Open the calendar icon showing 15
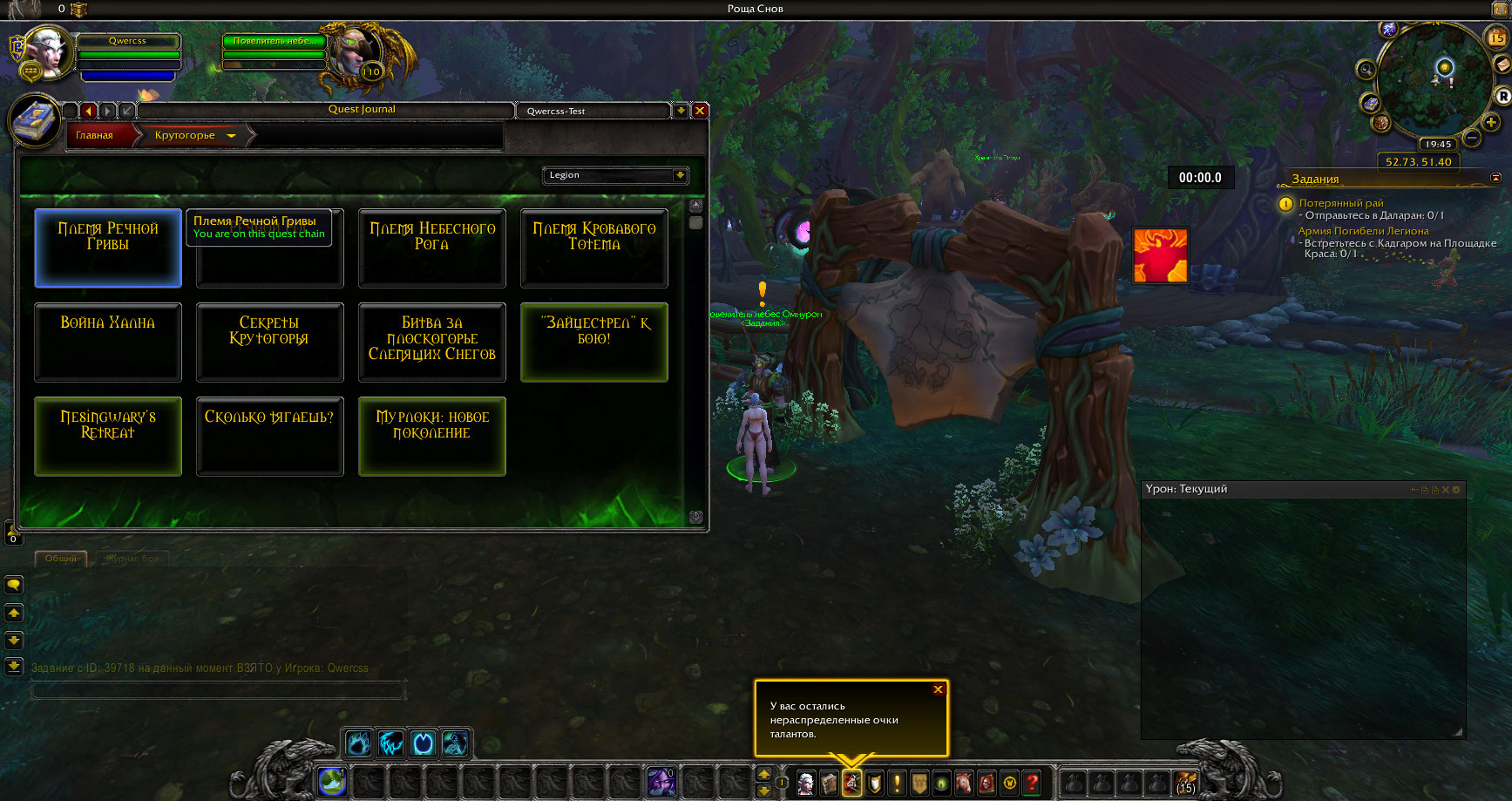Screen dimensions: 1512x801 coord(1496,37)
